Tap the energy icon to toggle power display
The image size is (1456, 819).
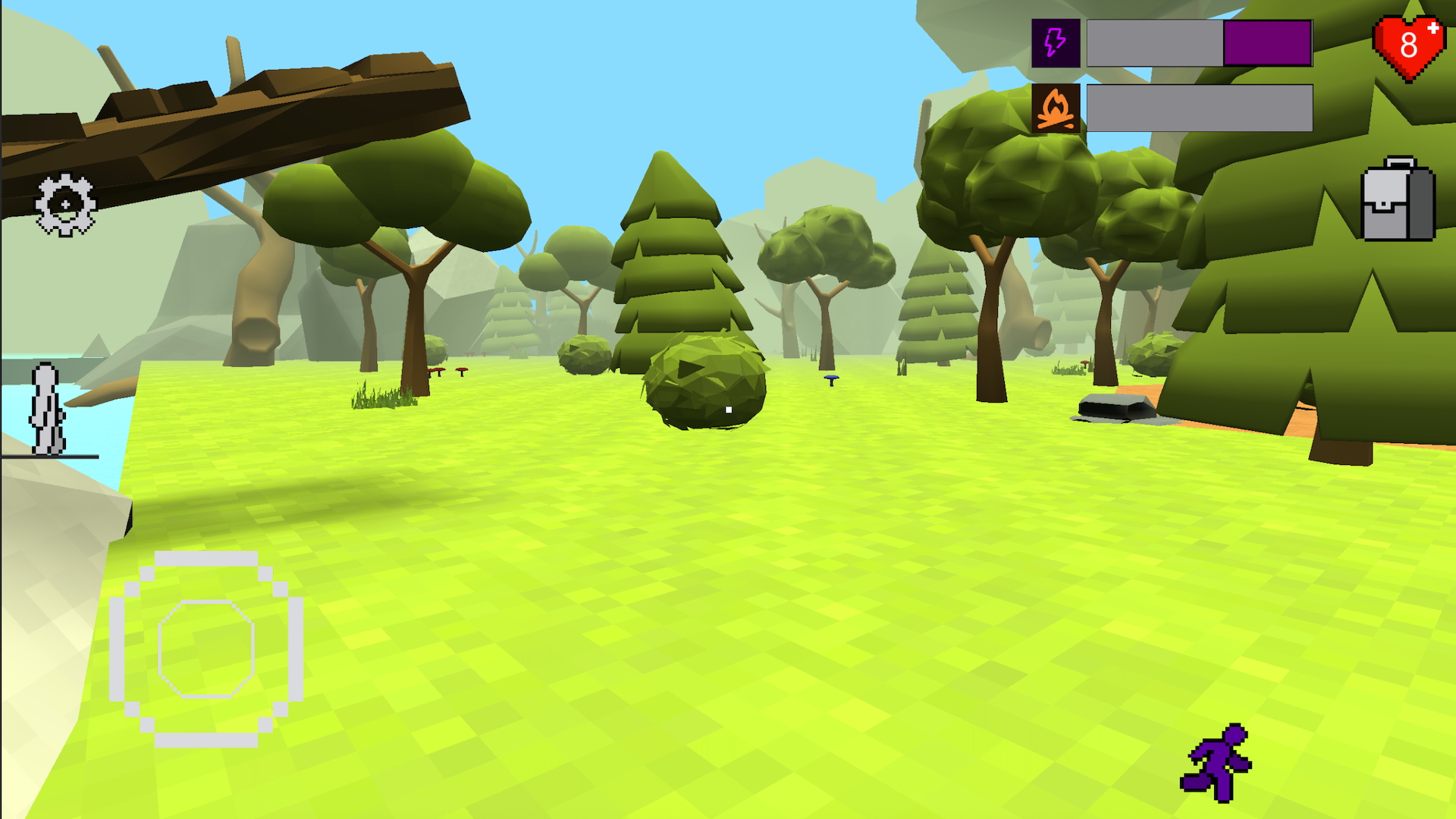(x=1055, y=43)
